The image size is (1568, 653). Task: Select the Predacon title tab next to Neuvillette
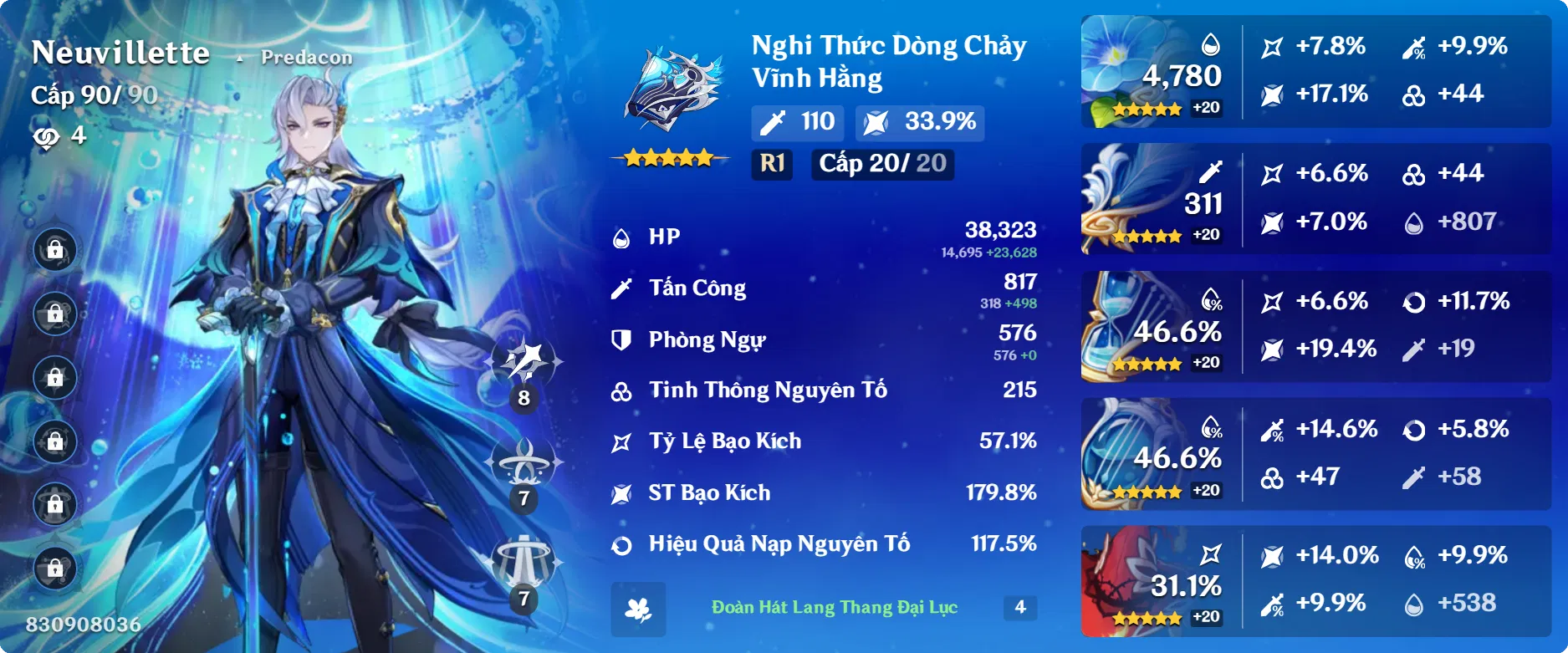pos(306,58)
